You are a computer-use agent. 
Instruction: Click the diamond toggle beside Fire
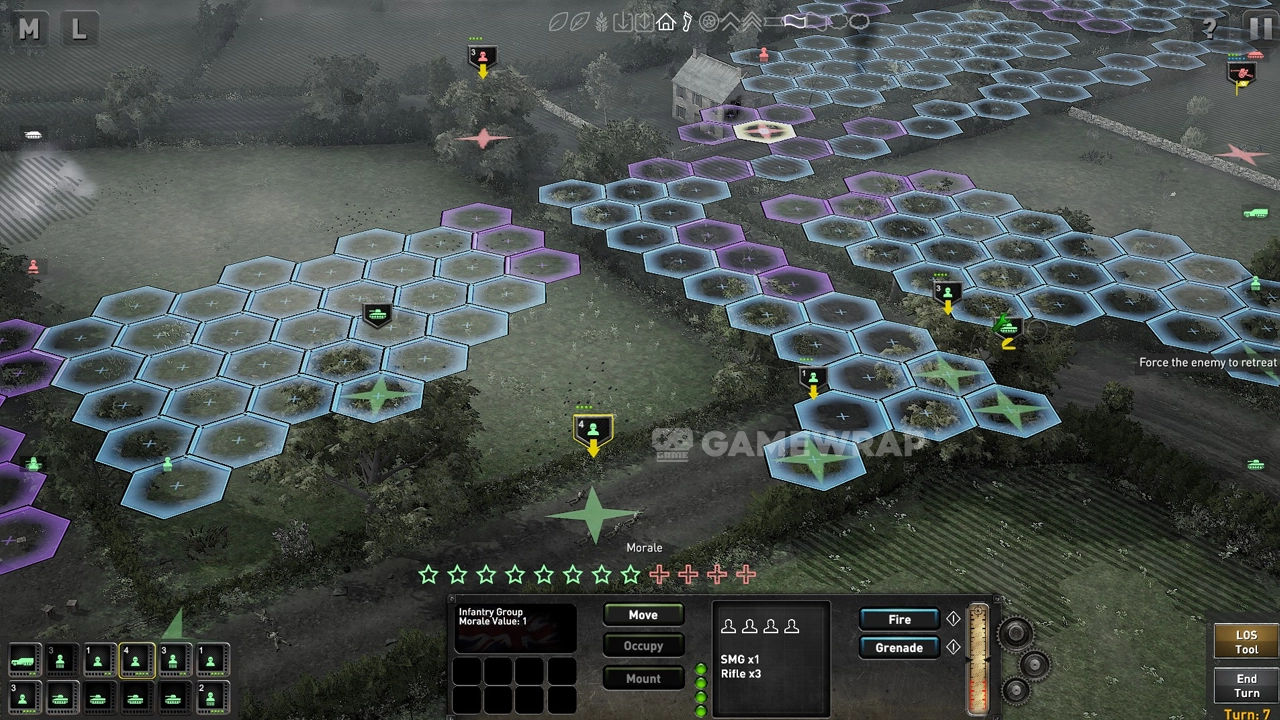953,619
